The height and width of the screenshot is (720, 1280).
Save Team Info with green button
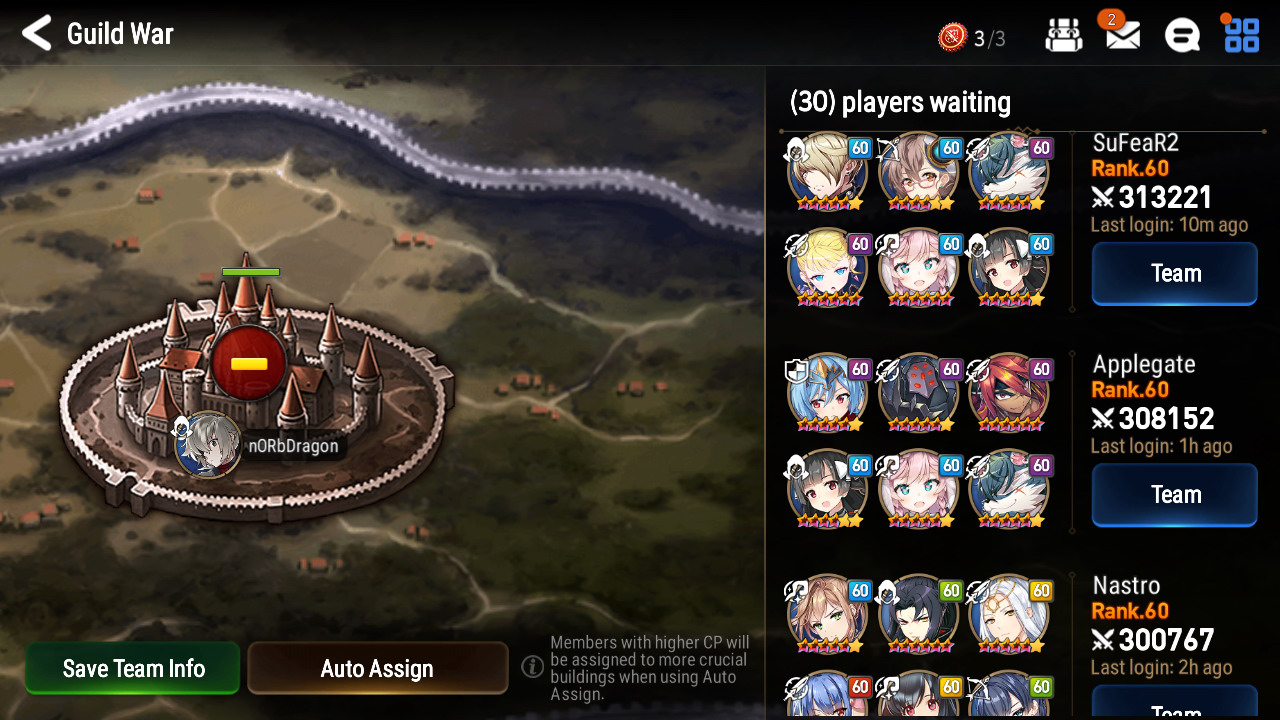tap(133, 668)
